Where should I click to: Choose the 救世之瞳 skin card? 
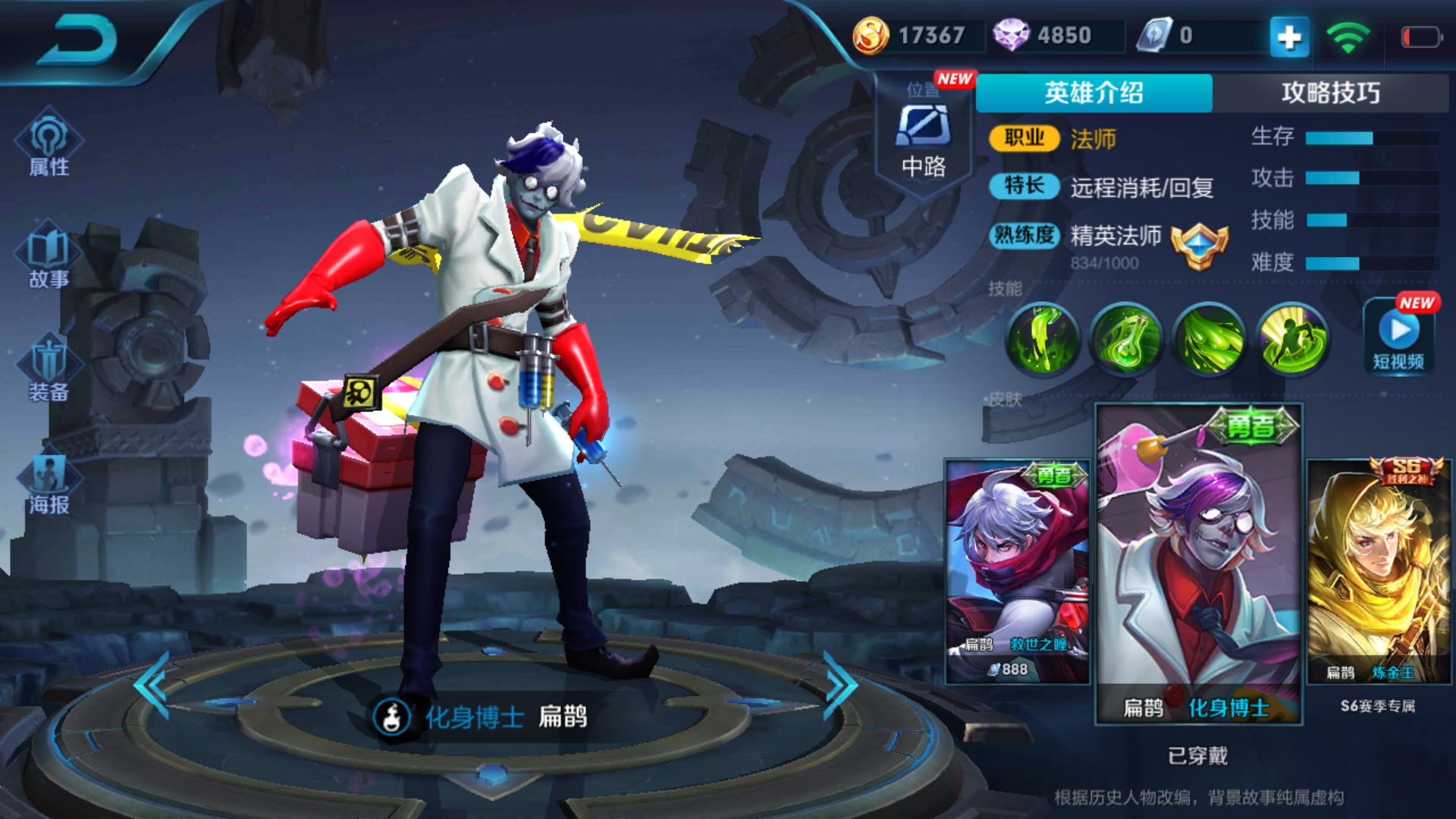(x=1018, y=570)
